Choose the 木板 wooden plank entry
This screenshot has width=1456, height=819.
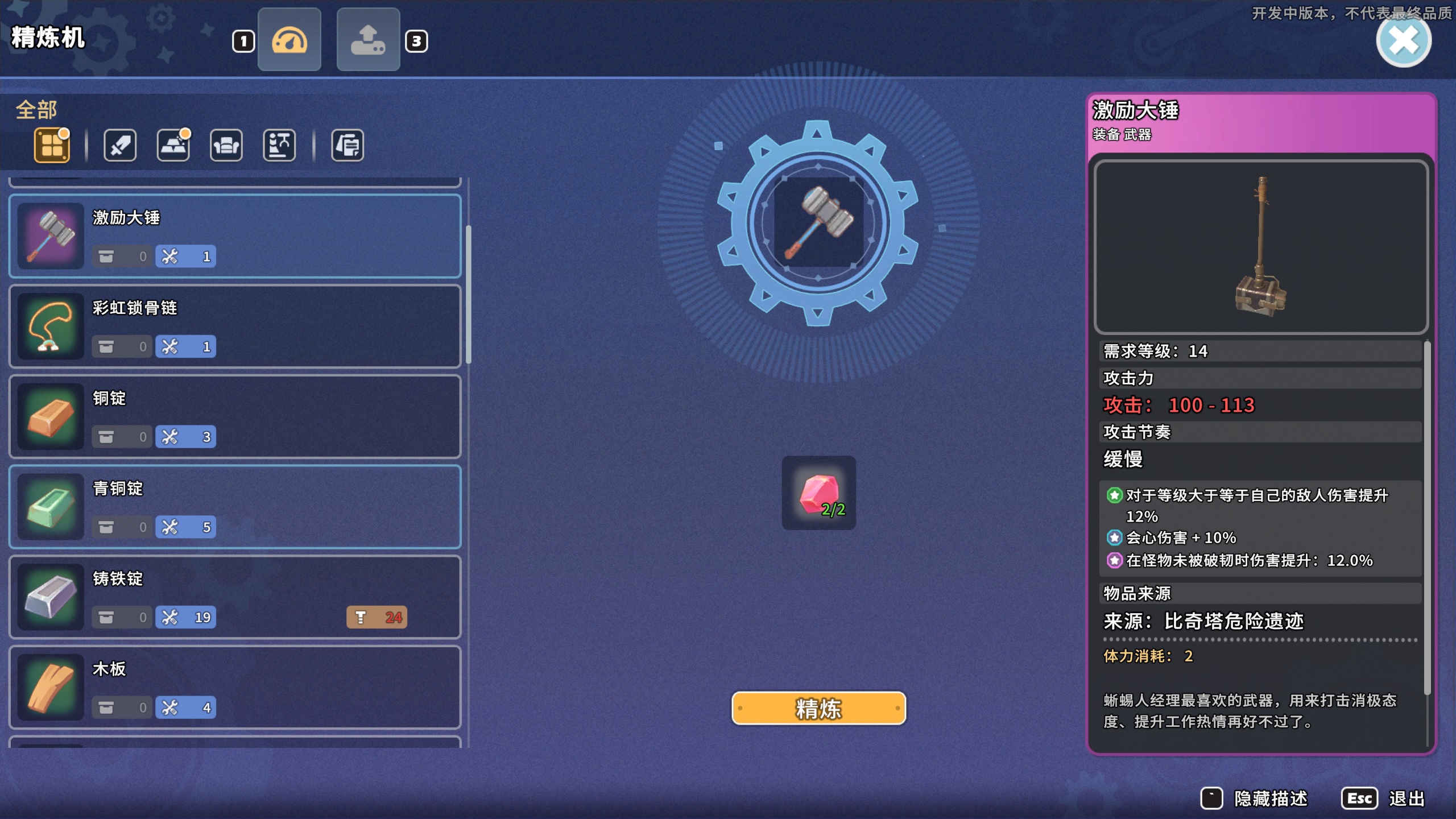[x=235, y=687]
